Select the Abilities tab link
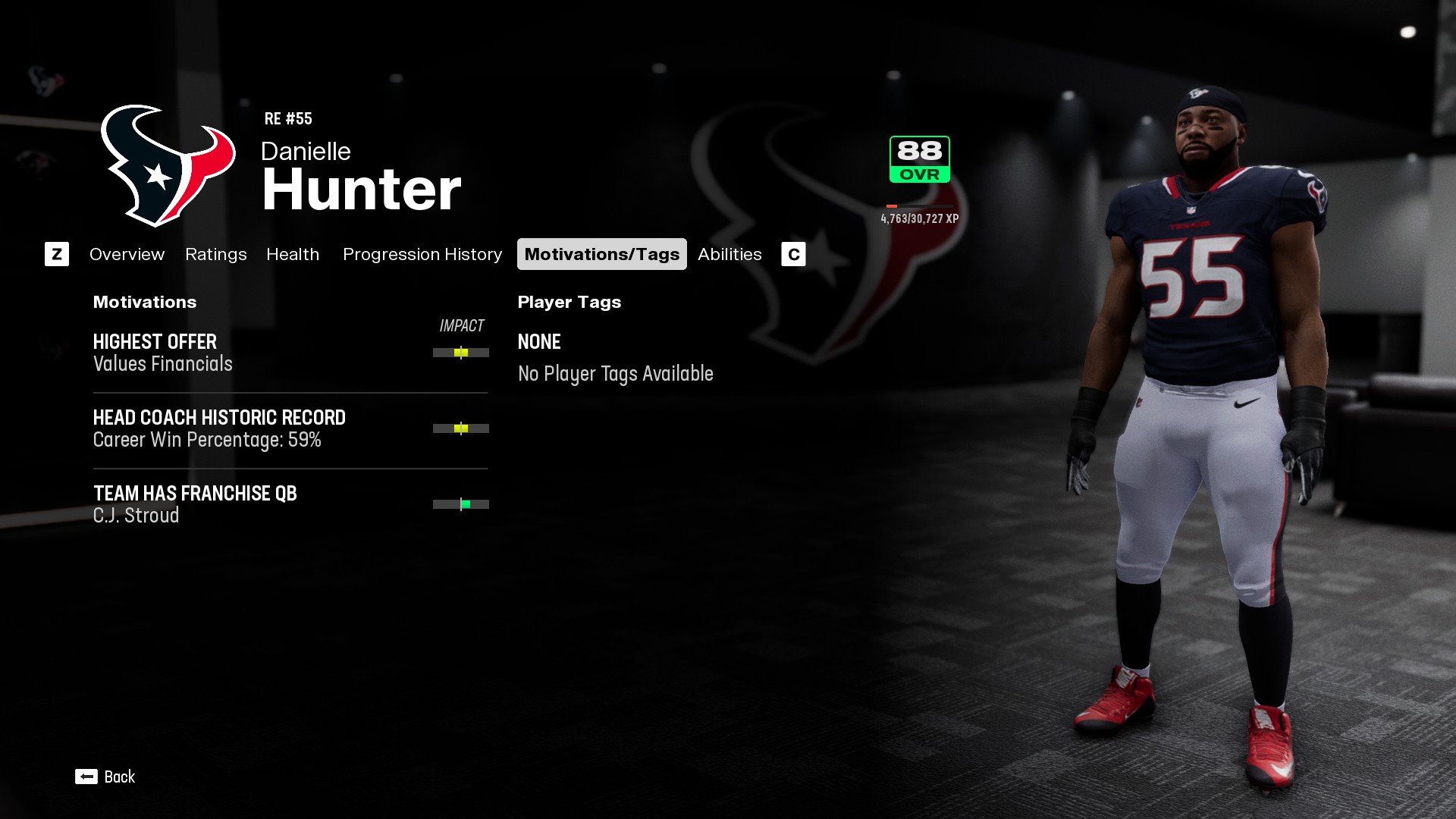1456x819 pixels. [x=730, y=254]
